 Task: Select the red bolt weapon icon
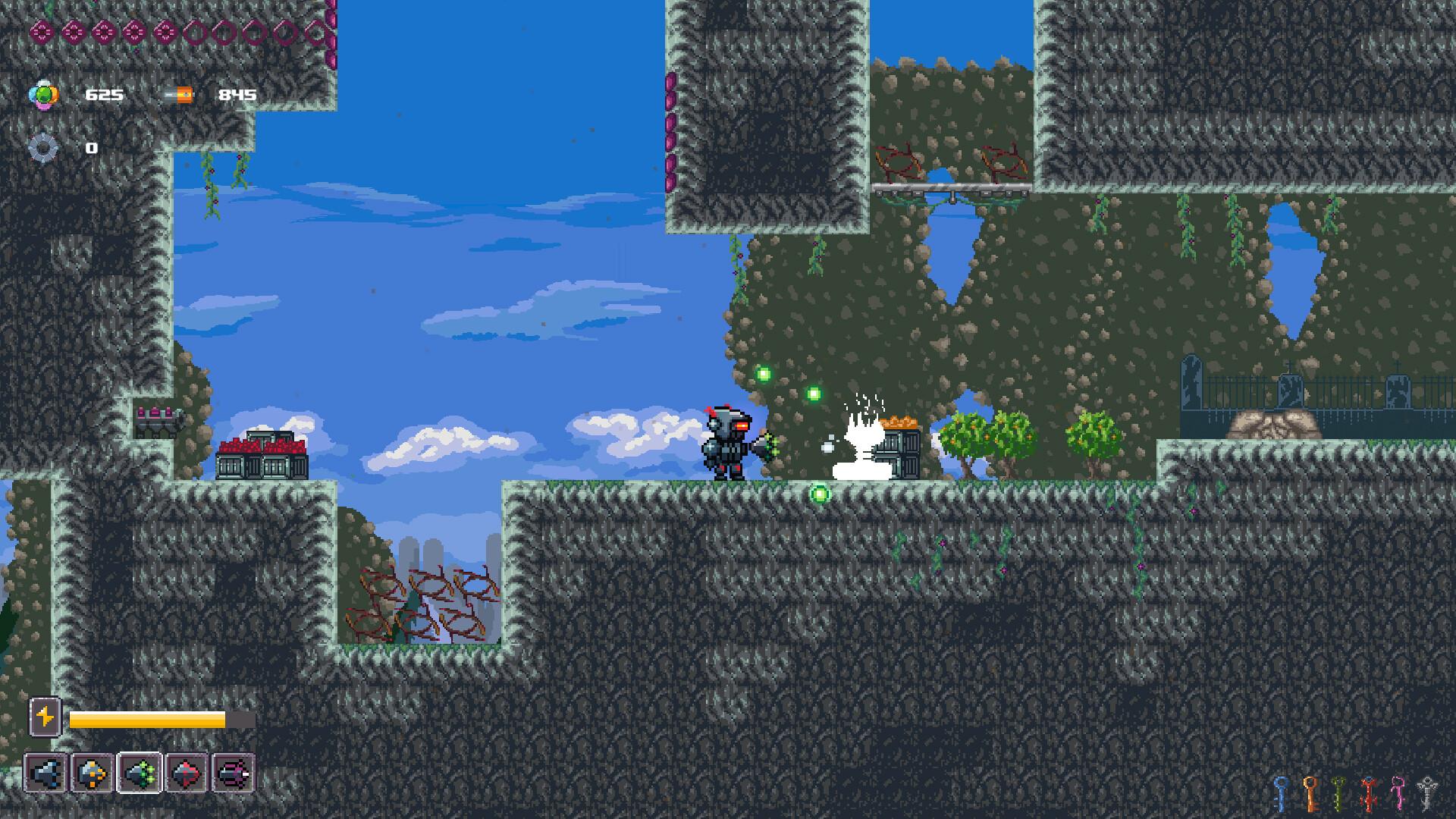pyautogui.click(x=188, y=772)
